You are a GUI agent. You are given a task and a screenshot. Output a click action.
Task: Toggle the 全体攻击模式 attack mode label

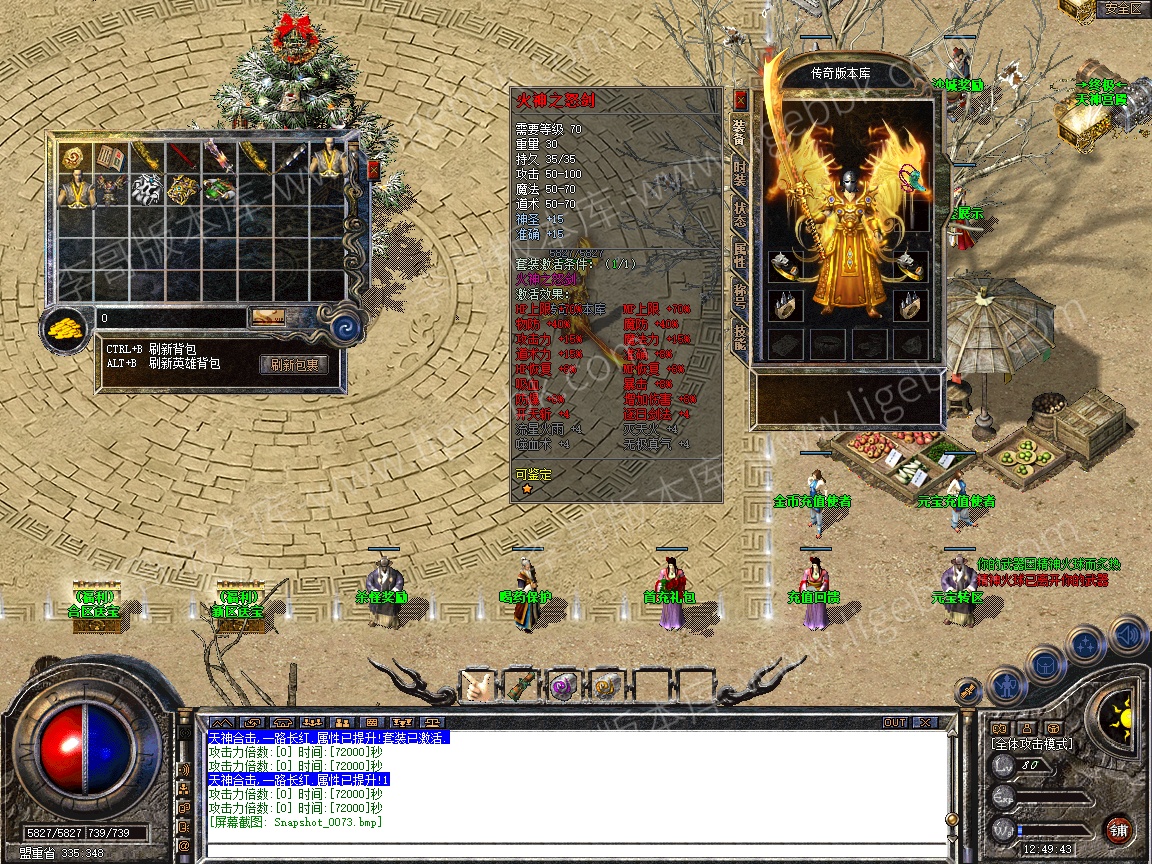[1032, 744]
